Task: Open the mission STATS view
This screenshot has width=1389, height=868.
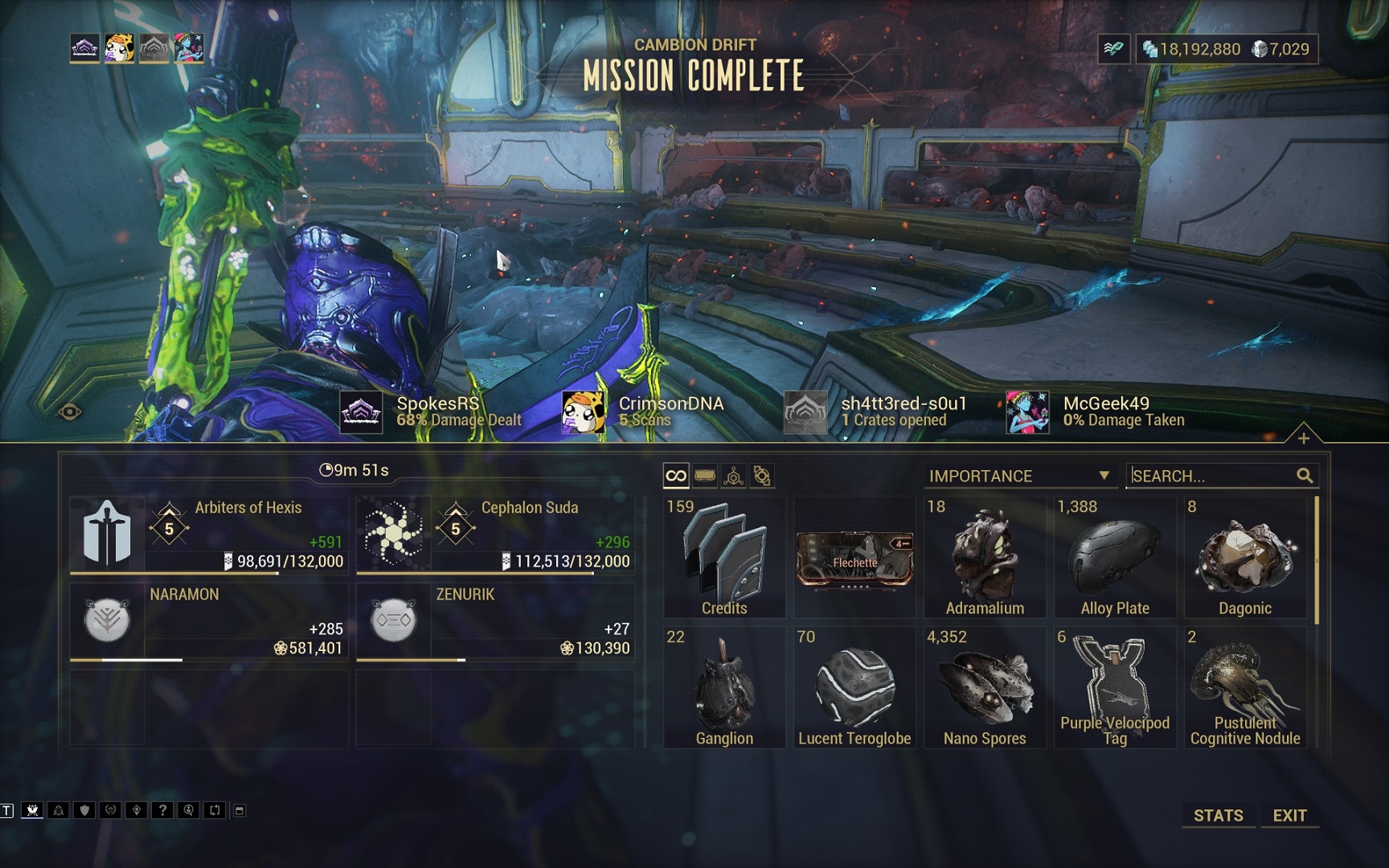Action: point(1218,815)
